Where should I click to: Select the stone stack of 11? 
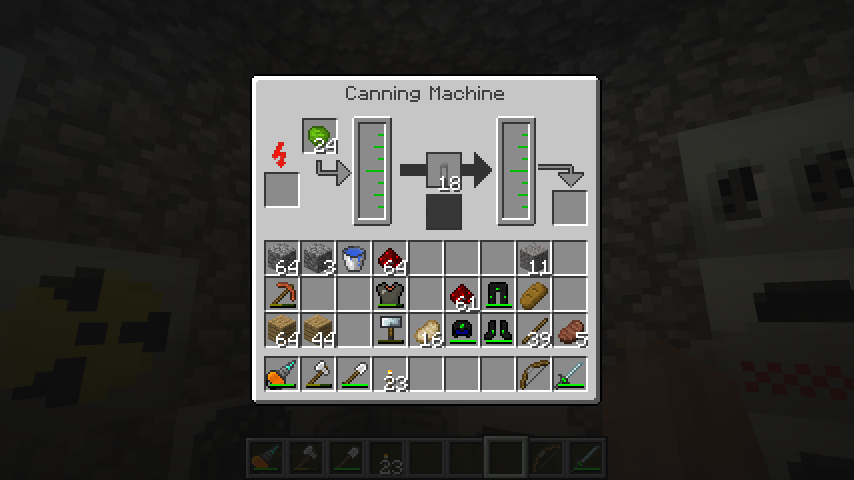[534, 259]
